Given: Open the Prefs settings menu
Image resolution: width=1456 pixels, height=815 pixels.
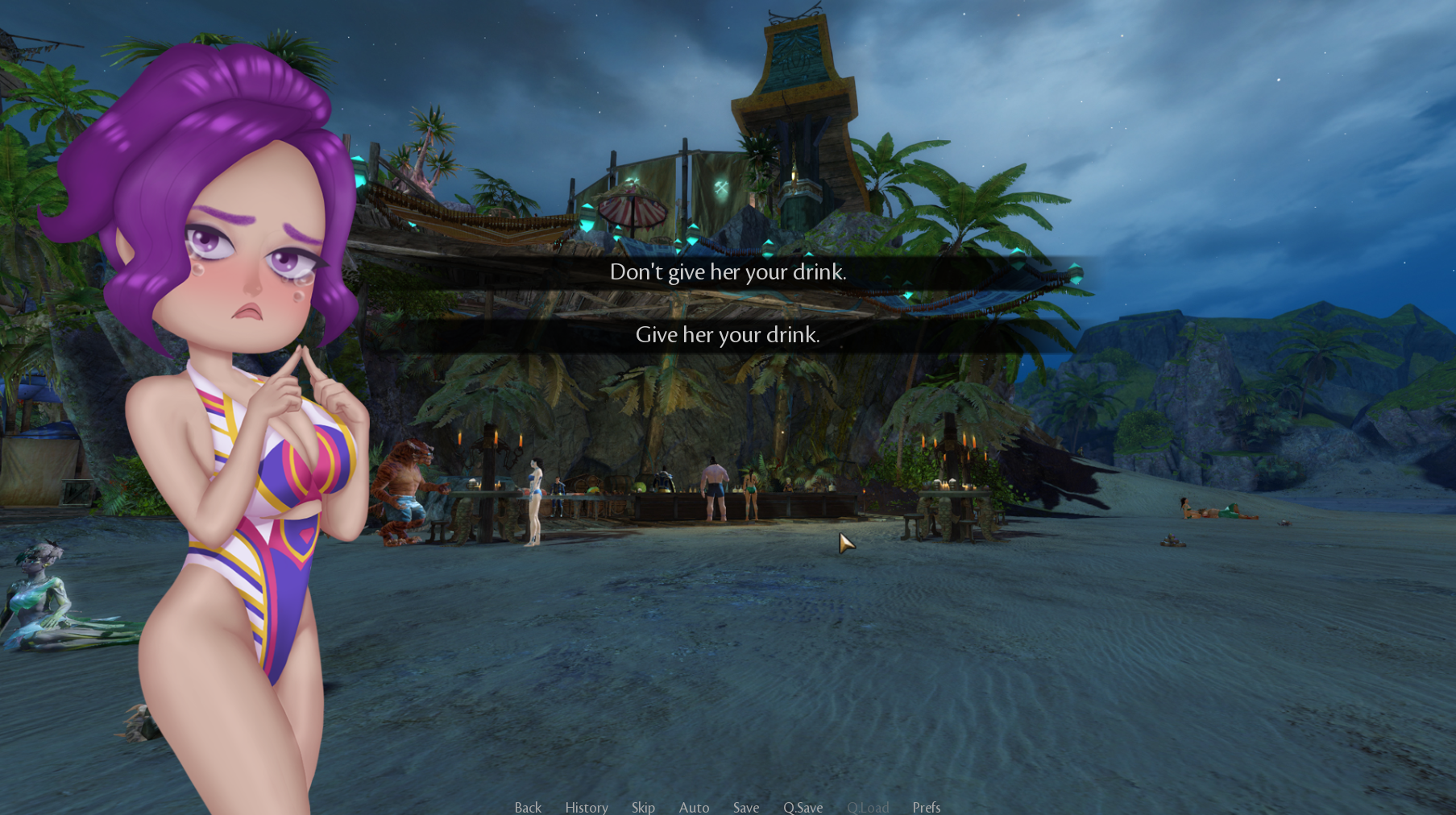Looking at the screenshot, I should [927, 807].
